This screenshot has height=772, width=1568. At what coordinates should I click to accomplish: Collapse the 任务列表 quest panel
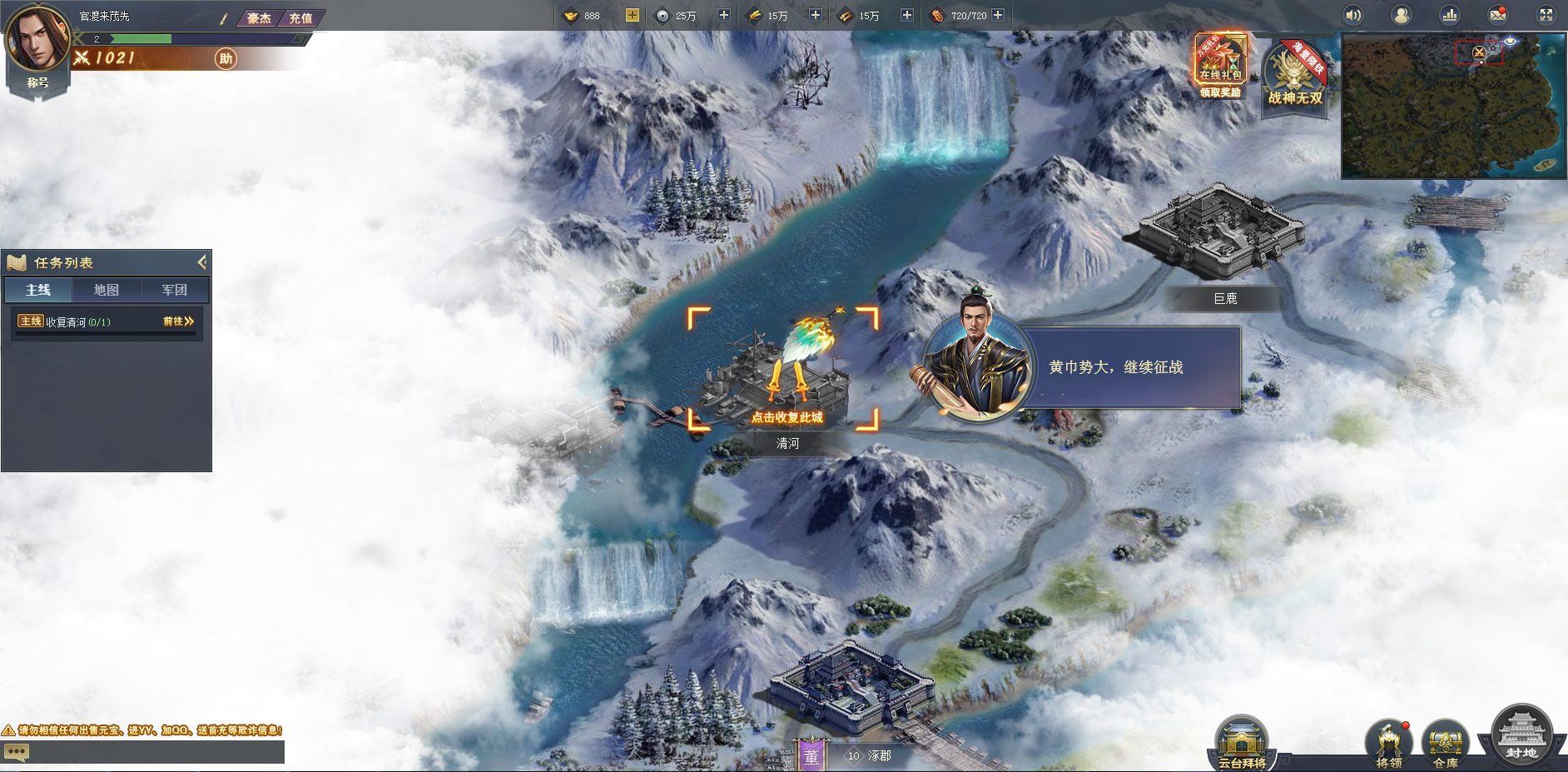click(201, 262)
